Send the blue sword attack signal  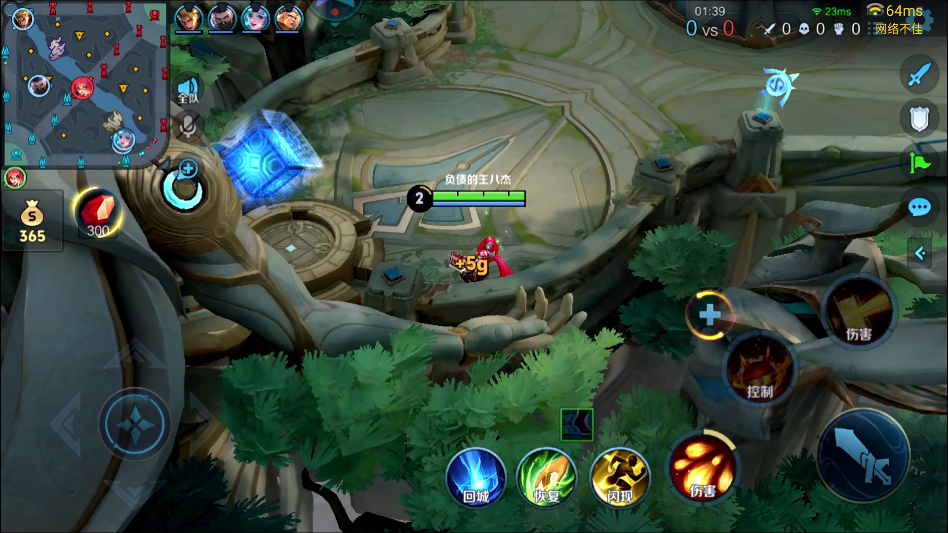[x=918, y=73]
